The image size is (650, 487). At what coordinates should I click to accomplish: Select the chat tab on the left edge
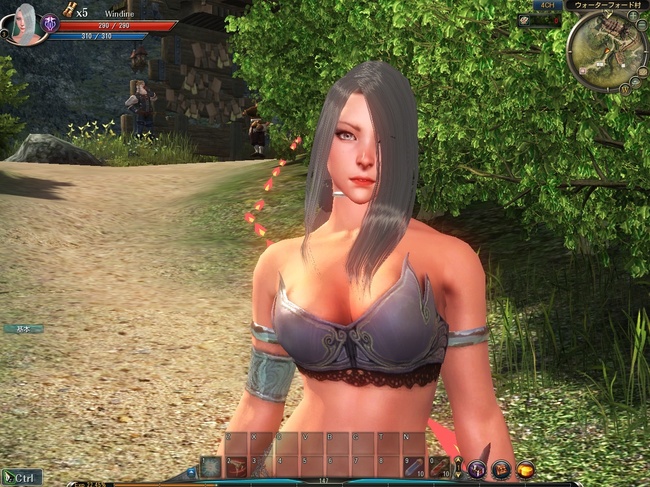22,328
